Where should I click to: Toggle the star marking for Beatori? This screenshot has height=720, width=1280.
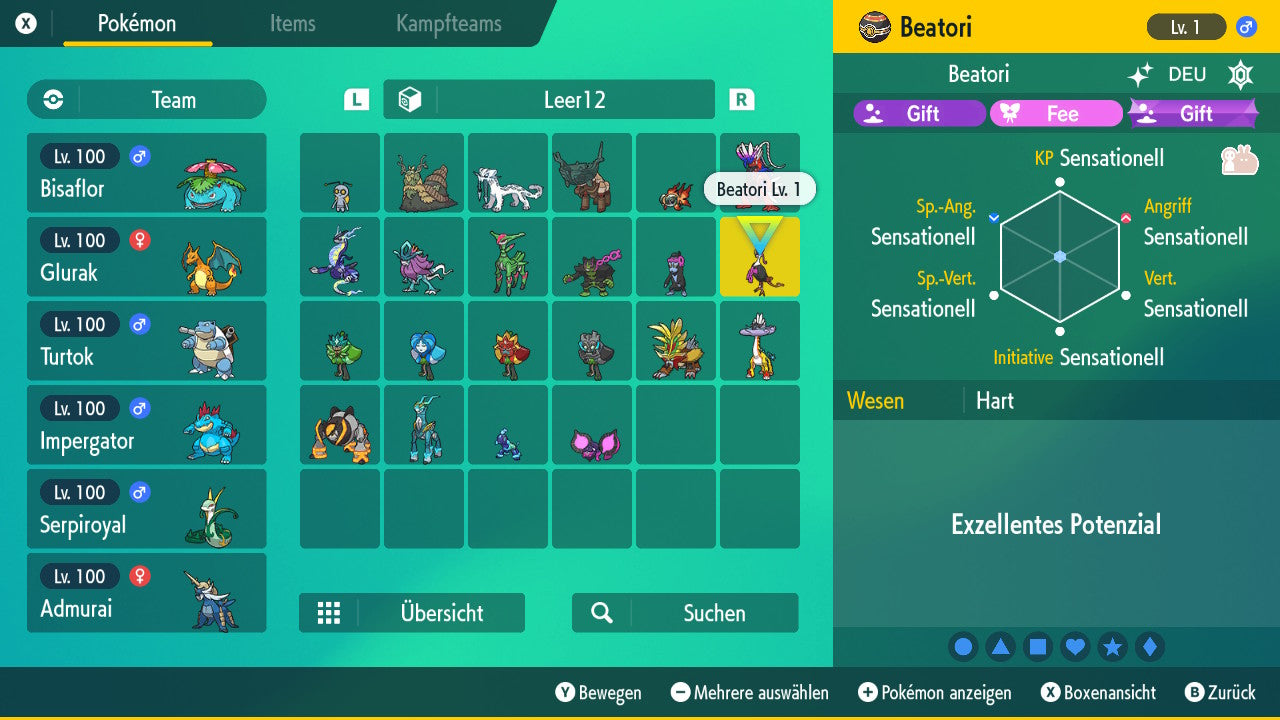(1112, 646)
